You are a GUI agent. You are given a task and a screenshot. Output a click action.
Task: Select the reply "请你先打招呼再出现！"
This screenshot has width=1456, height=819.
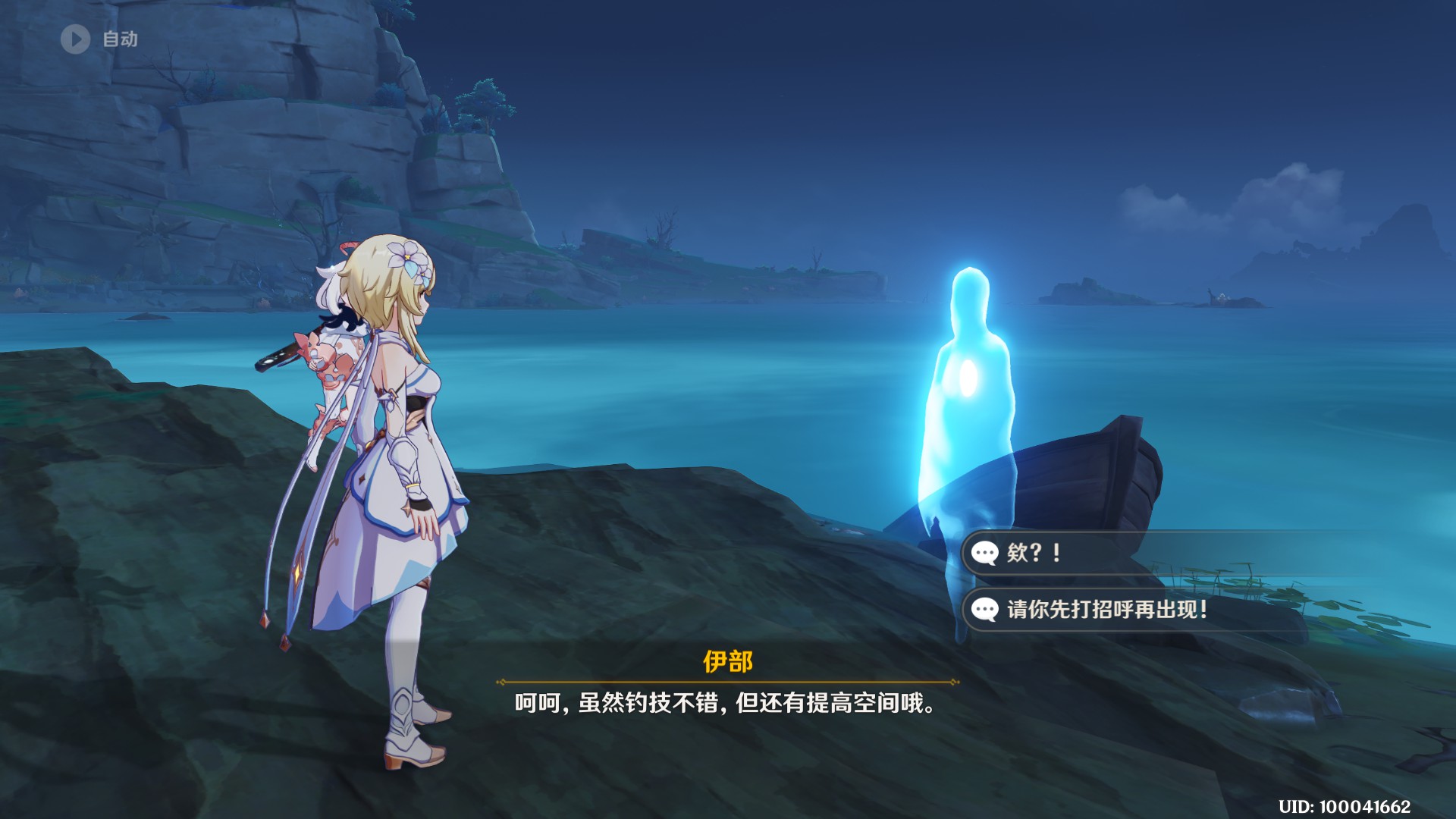click(x=1106, y=609)
